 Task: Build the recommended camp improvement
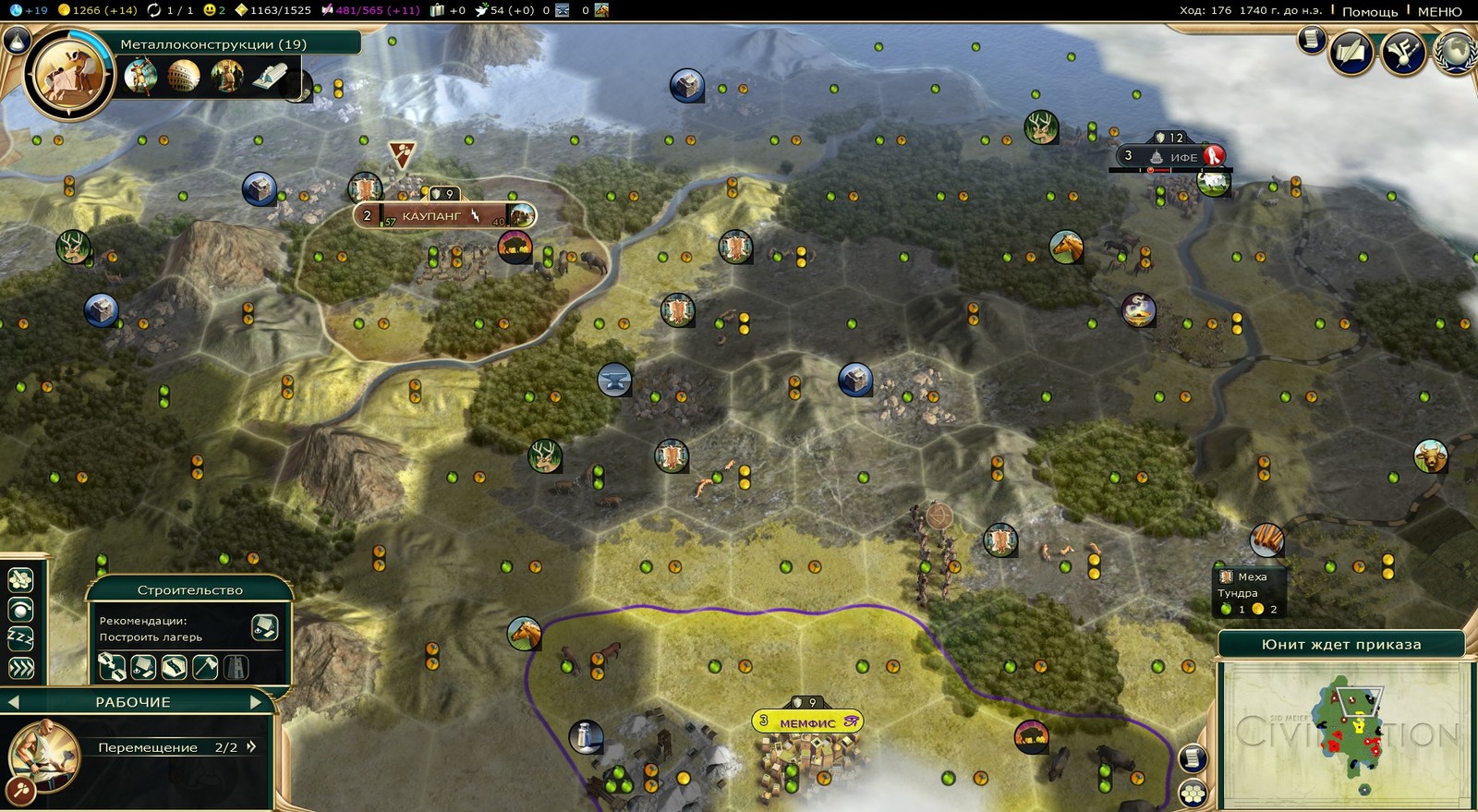(264, 628)
